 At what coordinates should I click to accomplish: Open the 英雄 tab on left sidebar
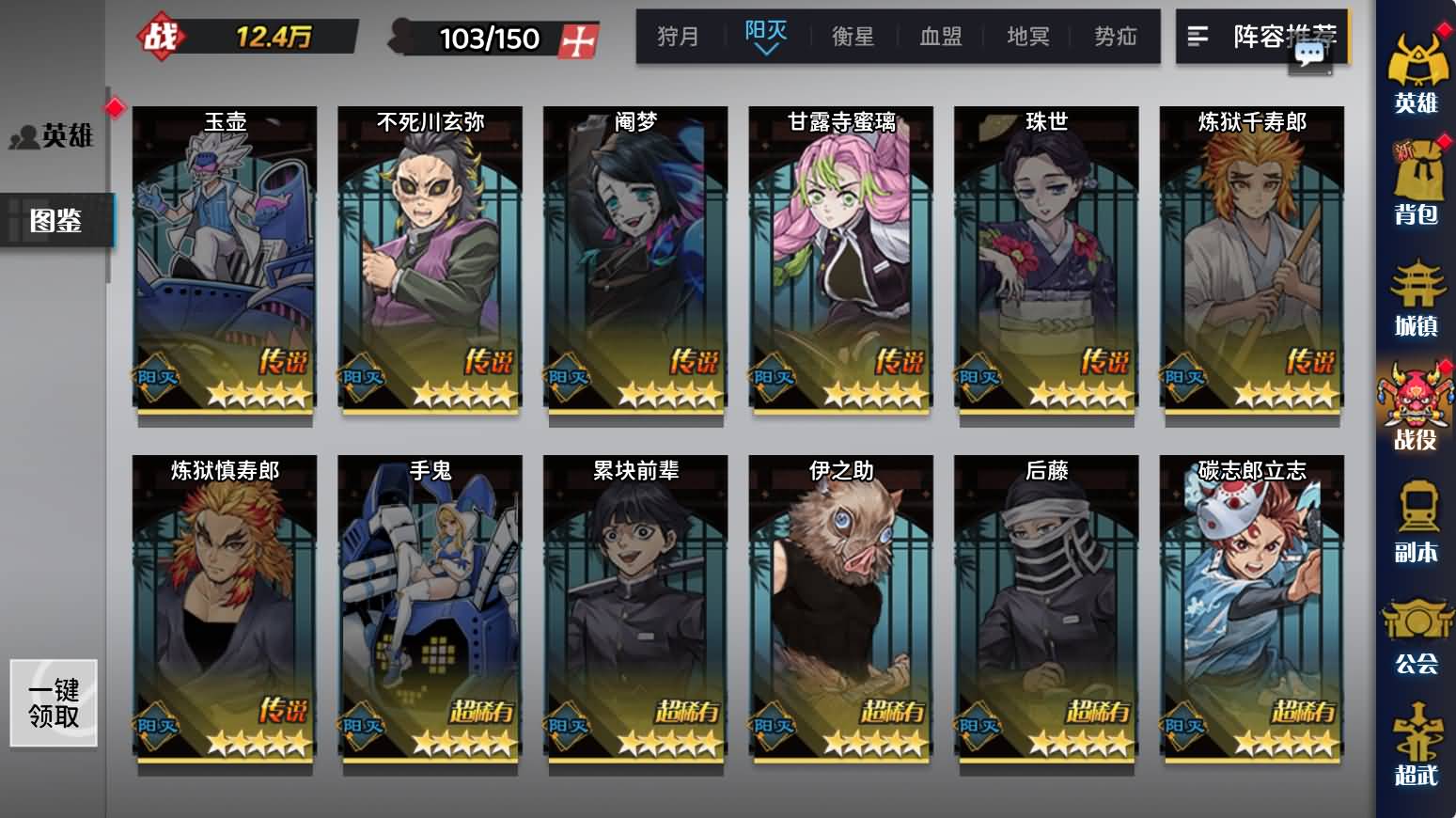pos(55,136)
